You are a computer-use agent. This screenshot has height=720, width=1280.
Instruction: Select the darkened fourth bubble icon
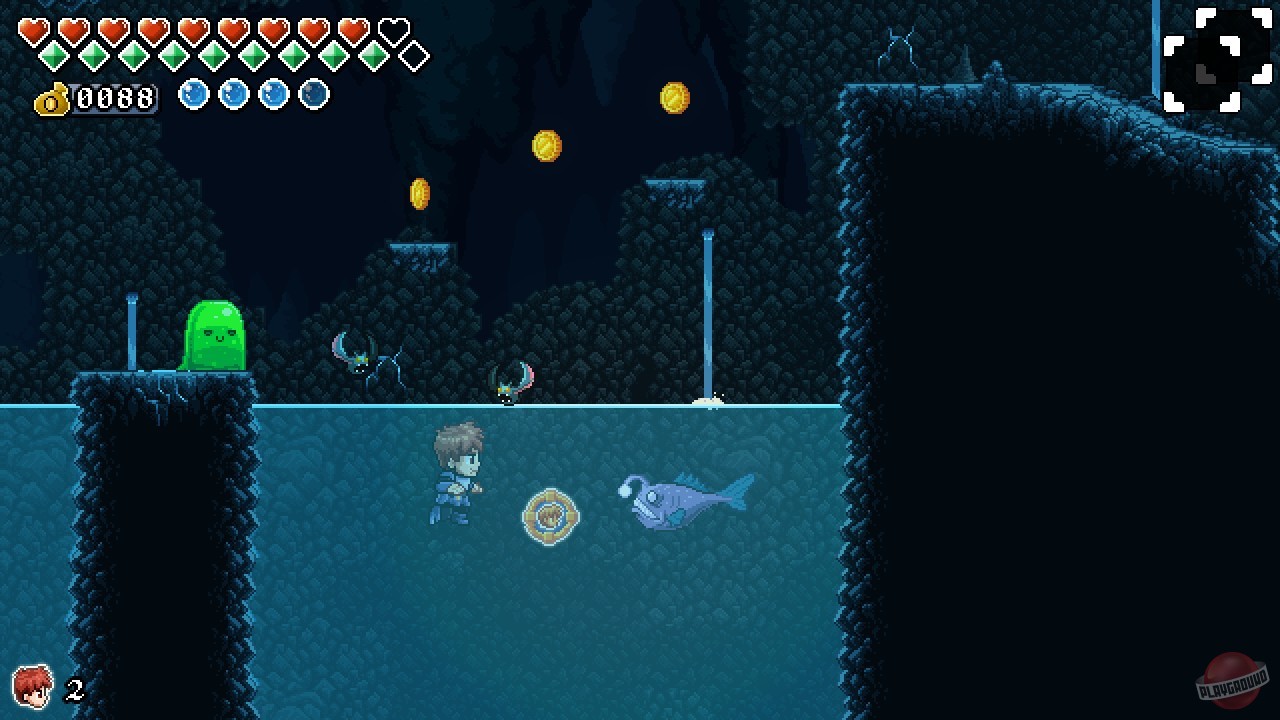point(313,96)
